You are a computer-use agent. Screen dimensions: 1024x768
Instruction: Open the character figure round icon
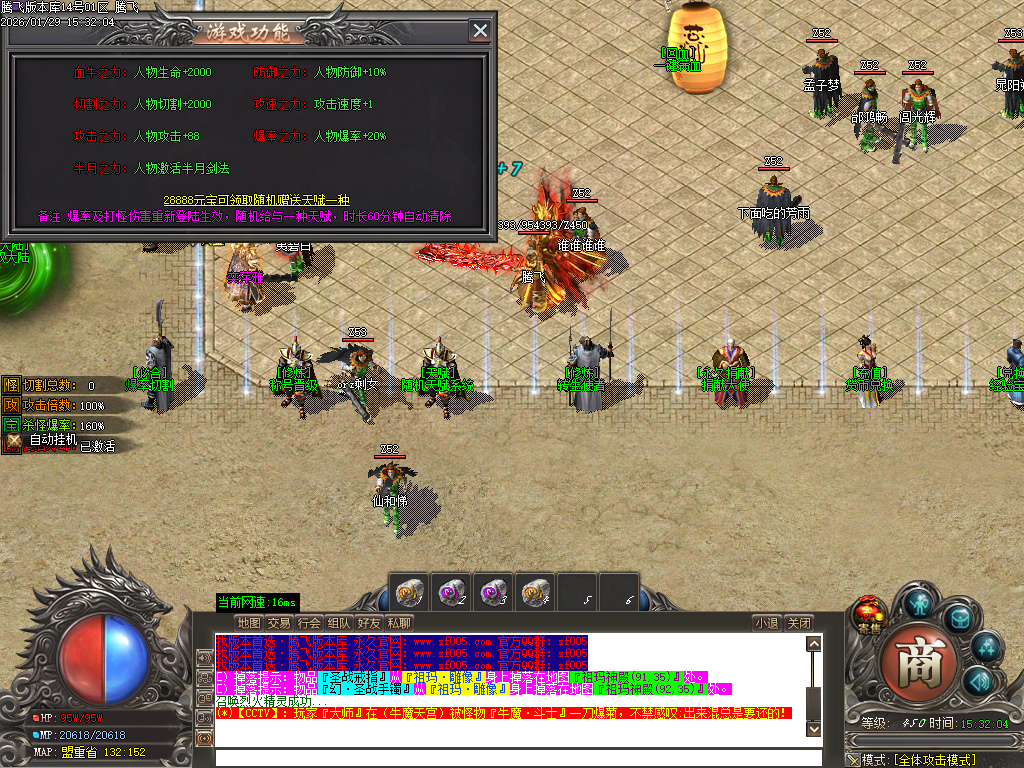pos(919,603)
